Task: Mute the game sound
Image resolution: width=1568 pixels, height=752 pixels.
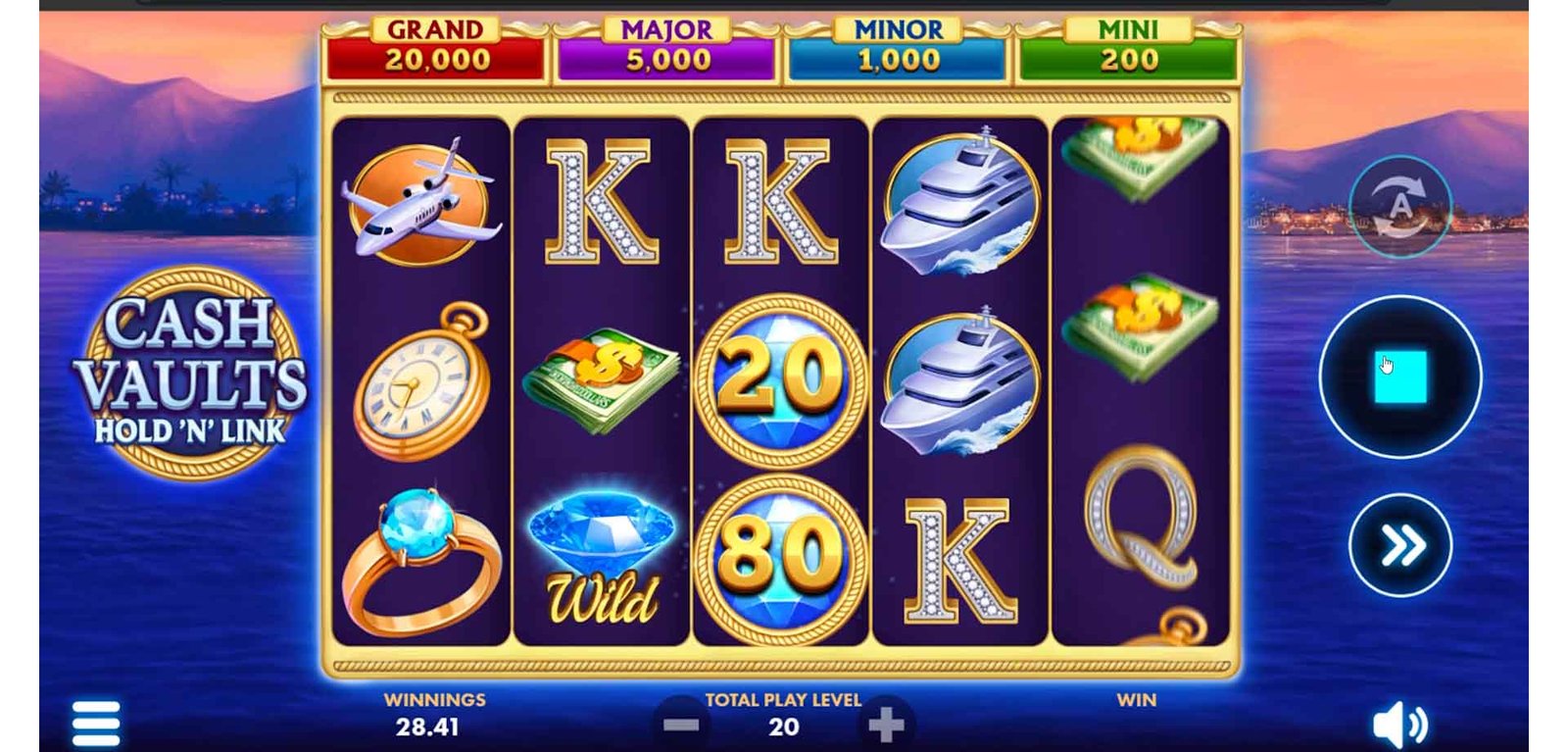Action: coord(1399,726)
